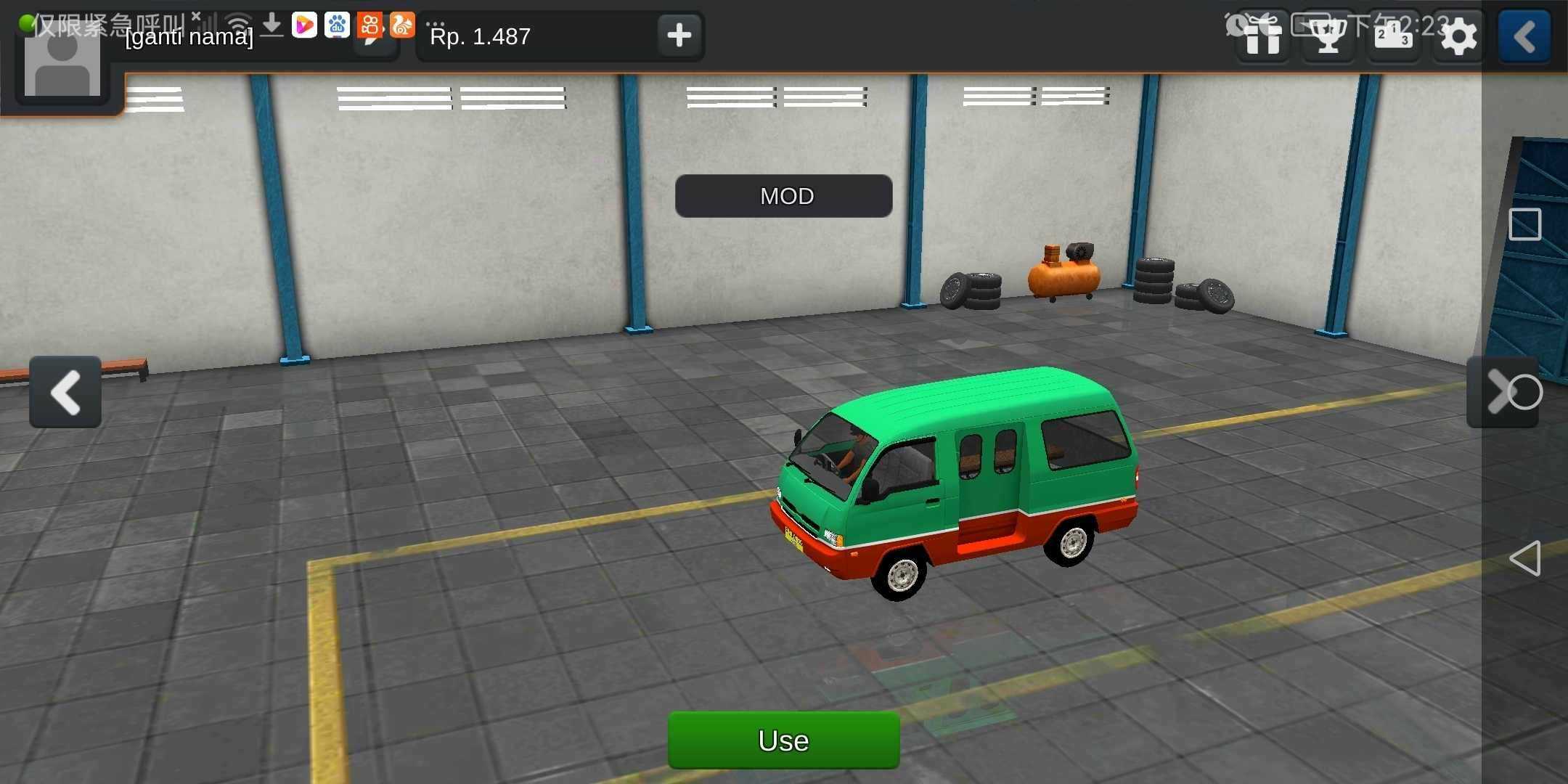Screen dimensions: 1568x784
Task: Add more money with the plus button
Action: coord(679,35)
